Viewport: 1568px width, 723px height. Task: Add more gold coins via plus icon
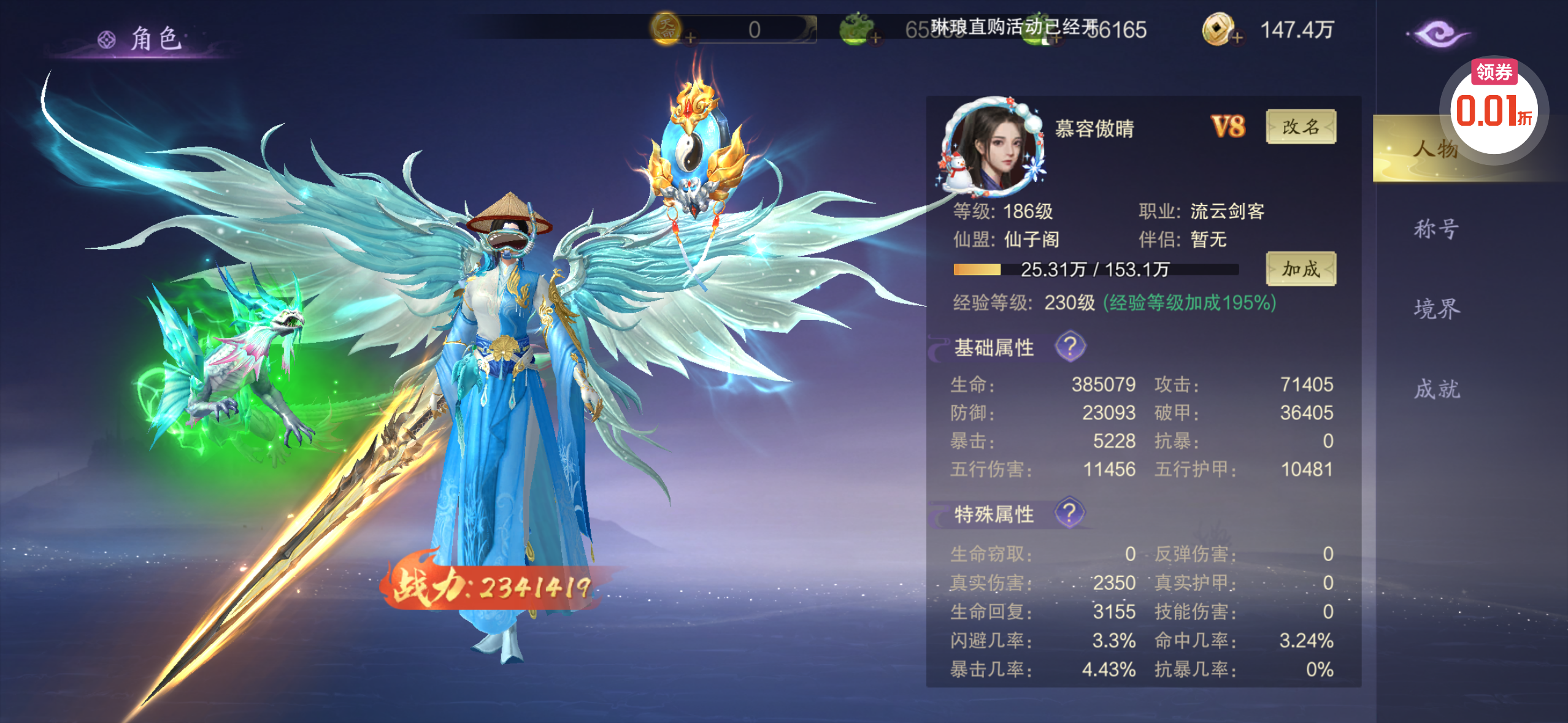[x=1237, y=38]
